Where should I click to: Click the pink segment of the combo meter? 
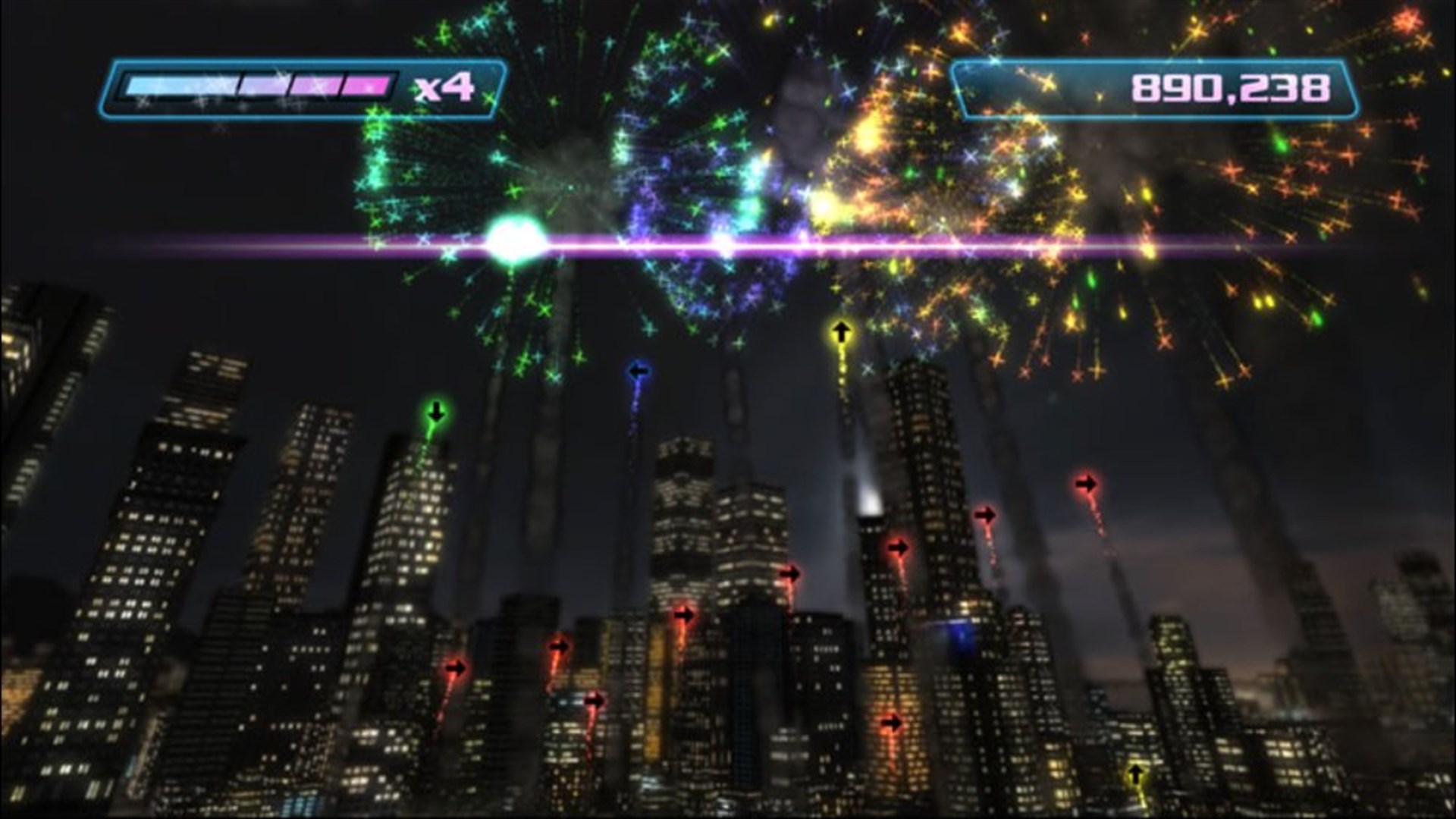[x=364, y=85]
